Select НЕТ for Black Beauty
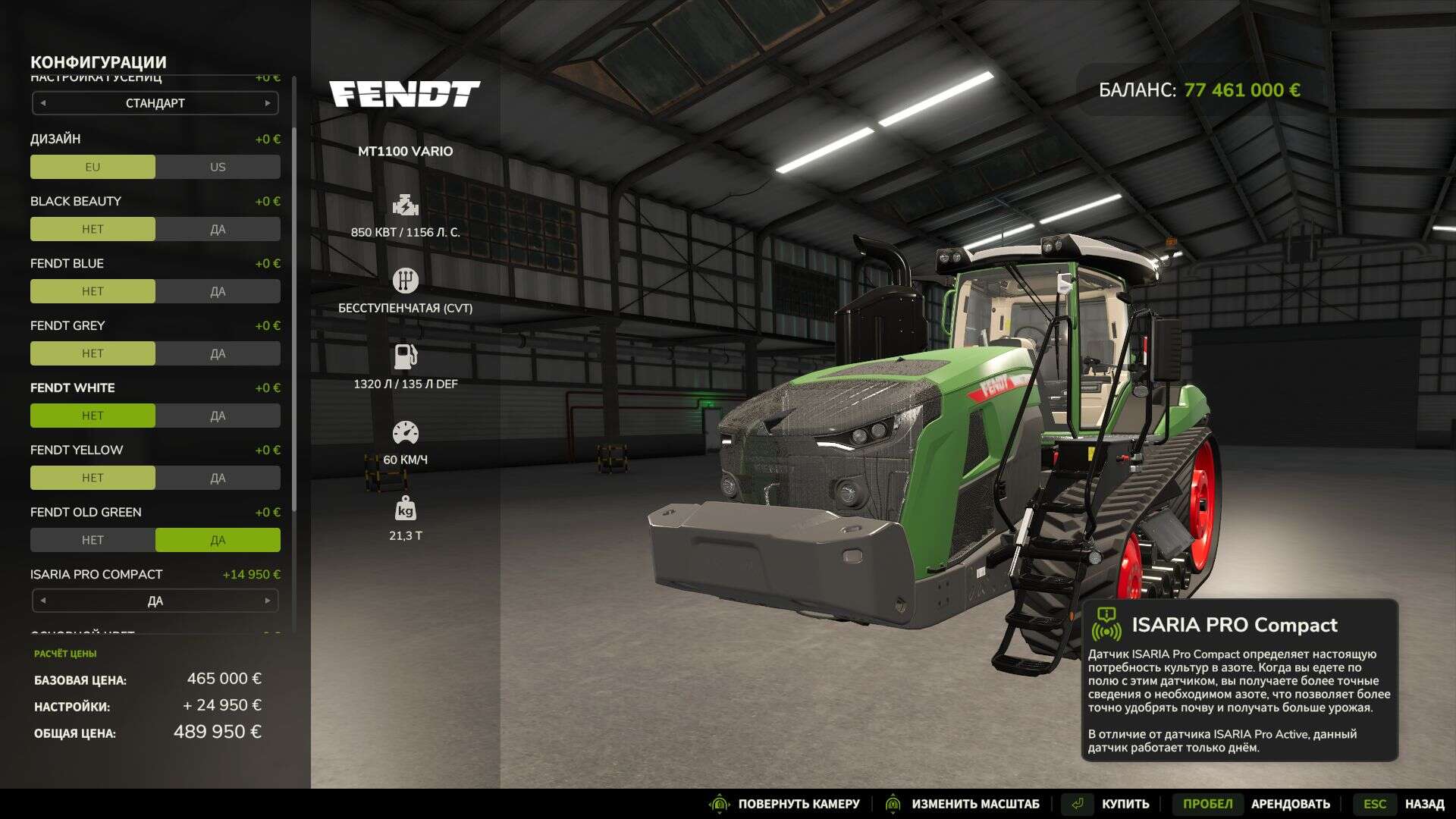Screen dimensions: 1456x819 click(x=93, y=229)
